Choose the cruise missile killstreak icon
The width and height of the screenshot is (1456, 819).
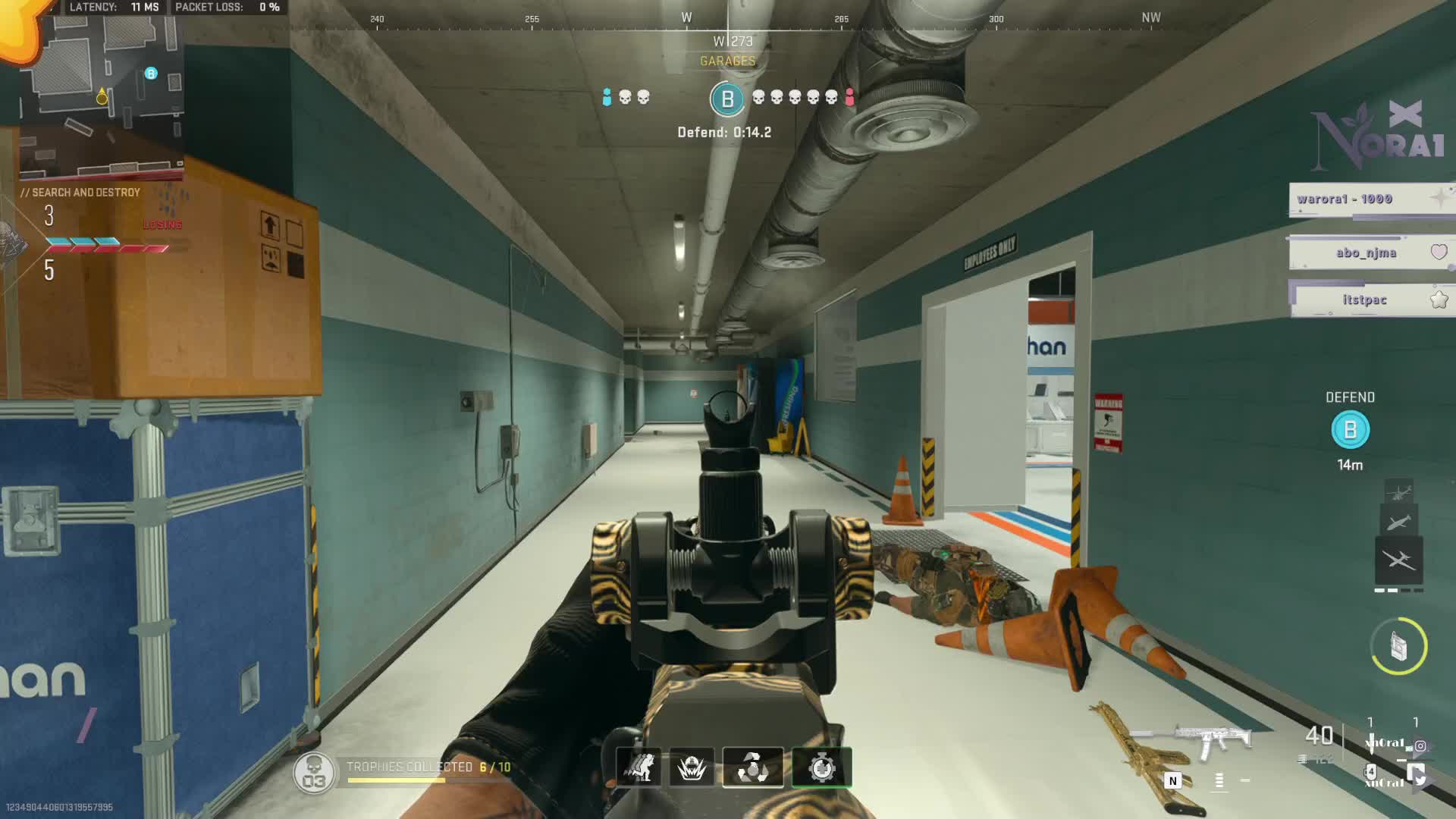pyautogui.click(x=1398, y=522)
